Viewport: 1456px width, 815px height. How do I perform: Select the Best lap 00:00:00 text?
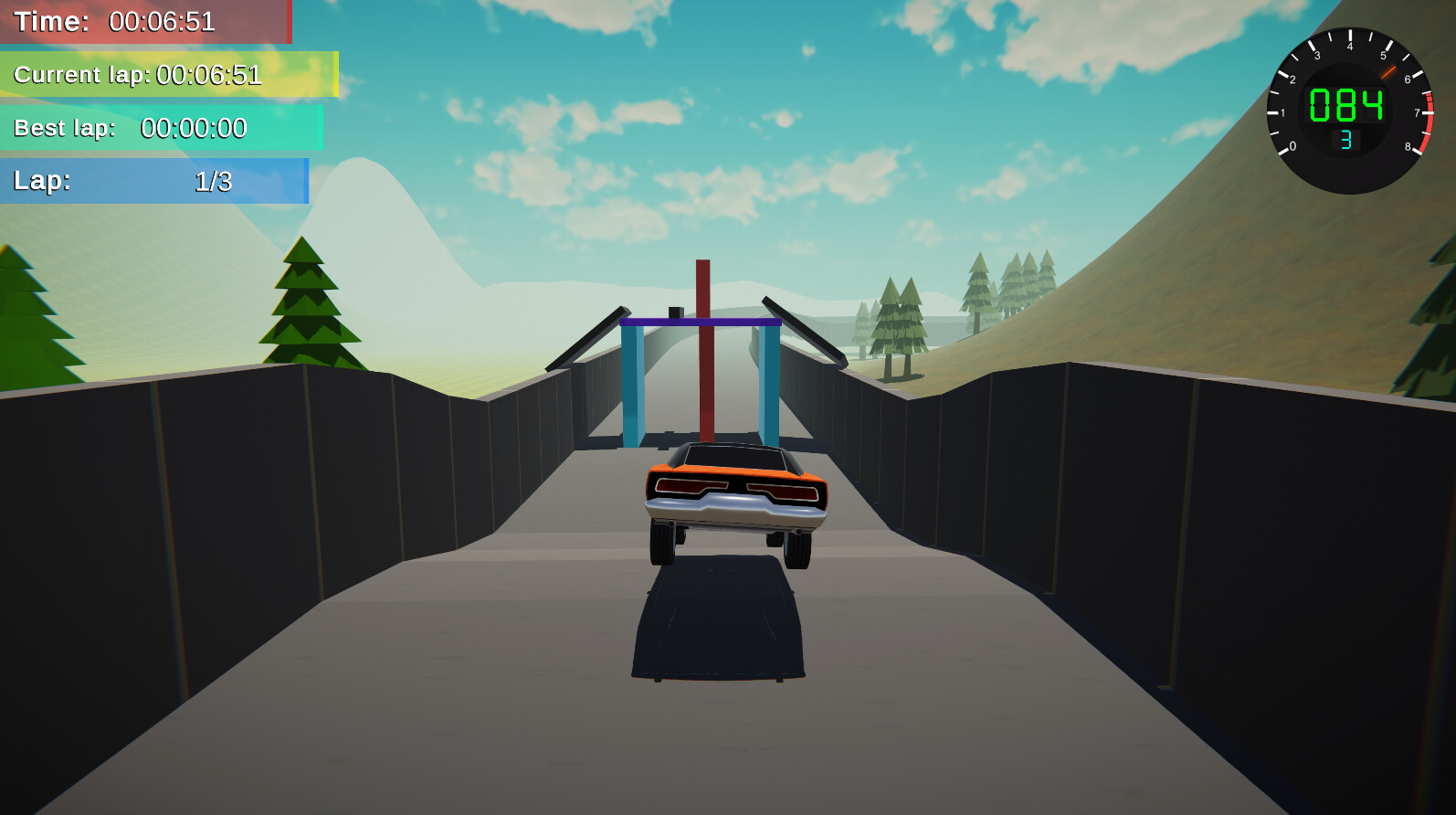(194, 129)
